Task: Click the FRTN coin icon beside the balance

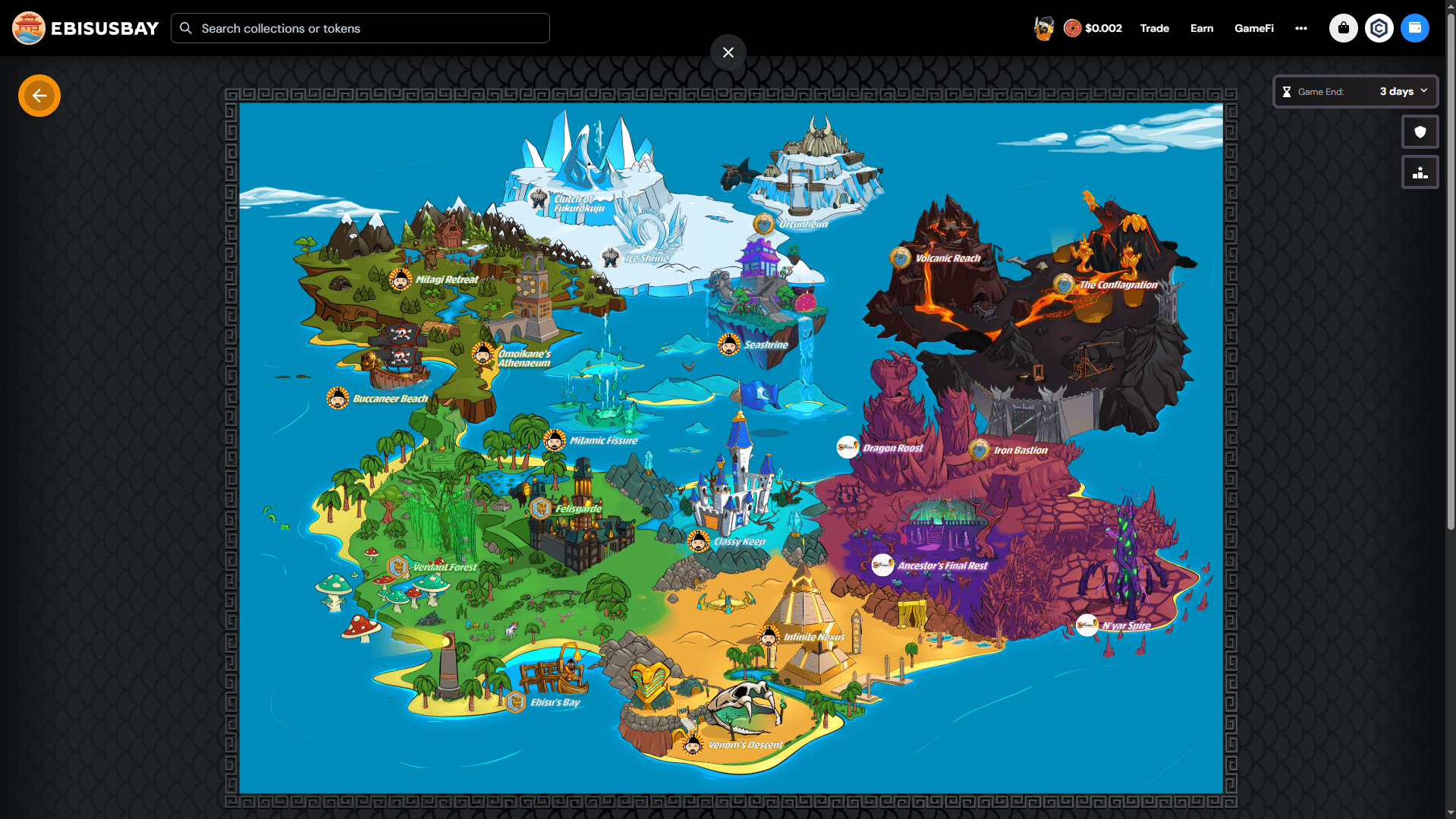Action: tap(1073, 27)
